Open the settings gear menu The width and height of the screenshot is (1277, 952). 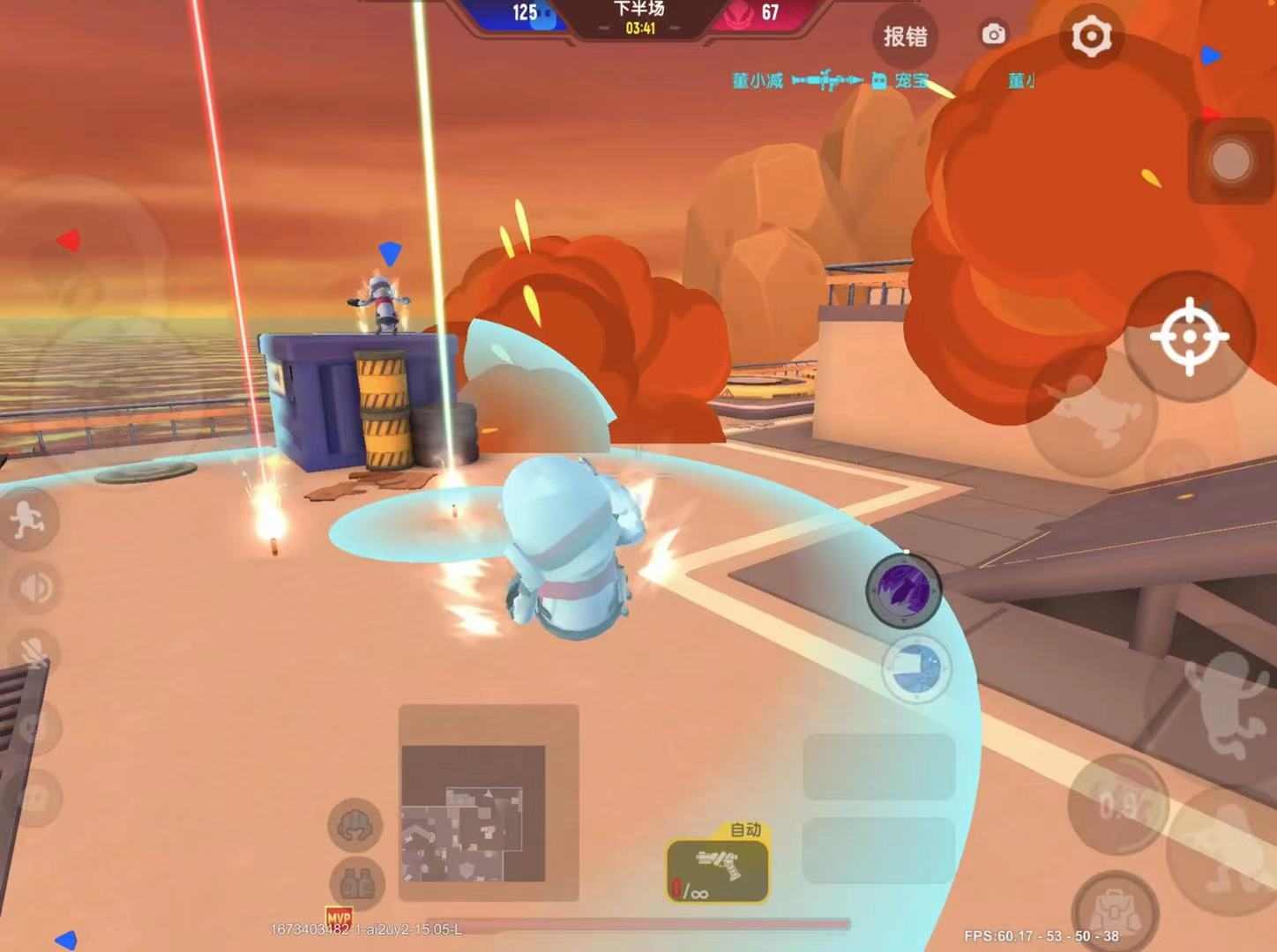(x=1091, y=35)
